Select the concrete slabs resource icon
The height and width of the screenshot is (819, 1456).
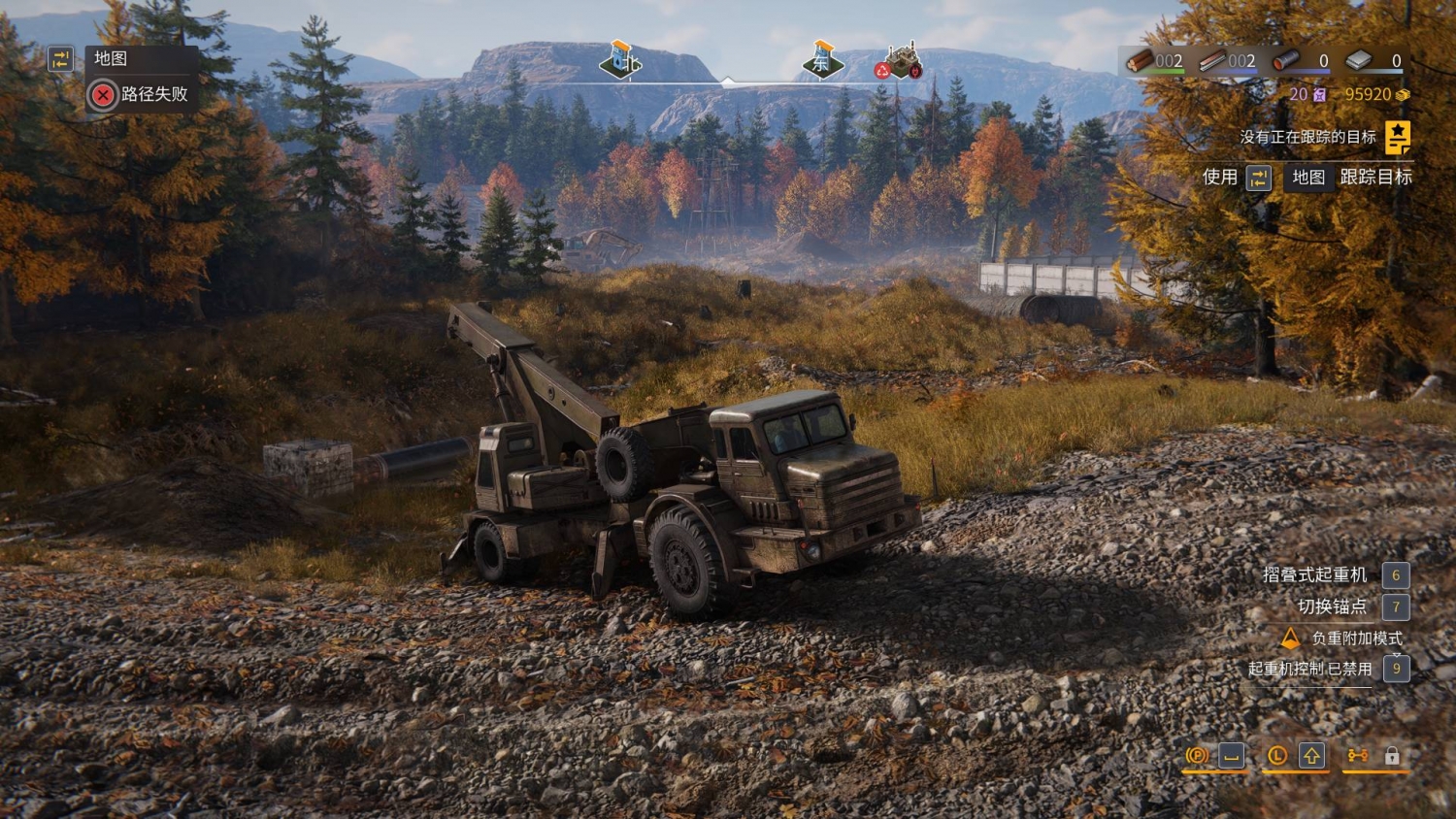(x=1359, y=61)
